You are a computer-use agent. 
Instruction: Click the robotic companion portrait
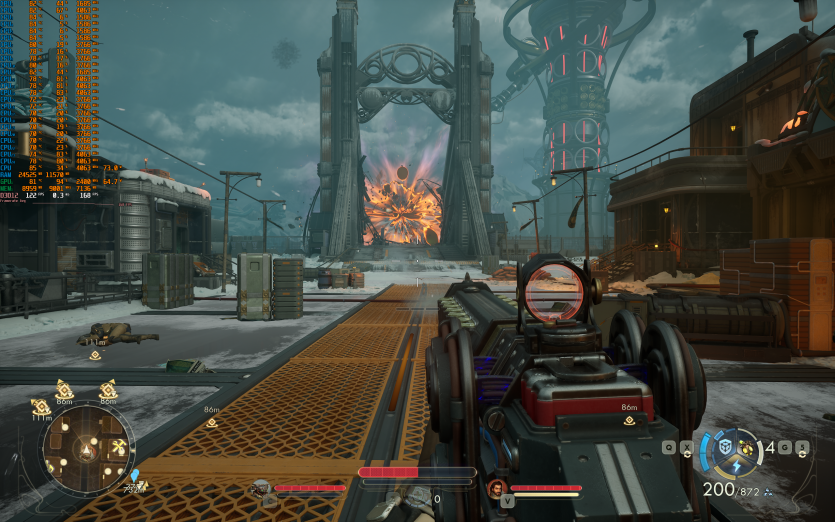point(262,488)
